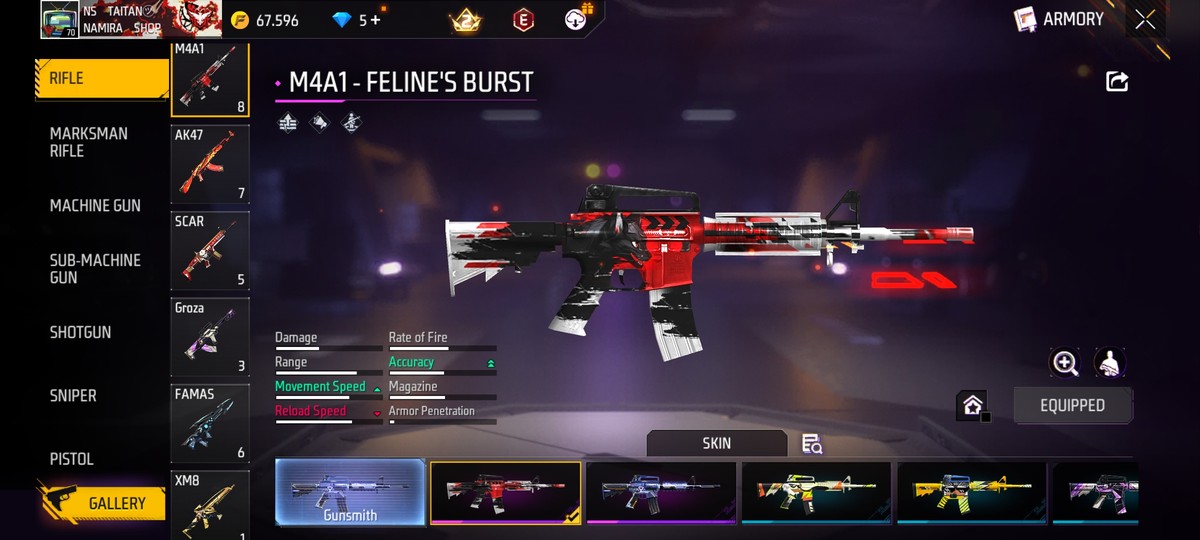1200x540 pixels.
Task: Open the Pistol category
Action: pyautogui.click(x=72, y=459)
